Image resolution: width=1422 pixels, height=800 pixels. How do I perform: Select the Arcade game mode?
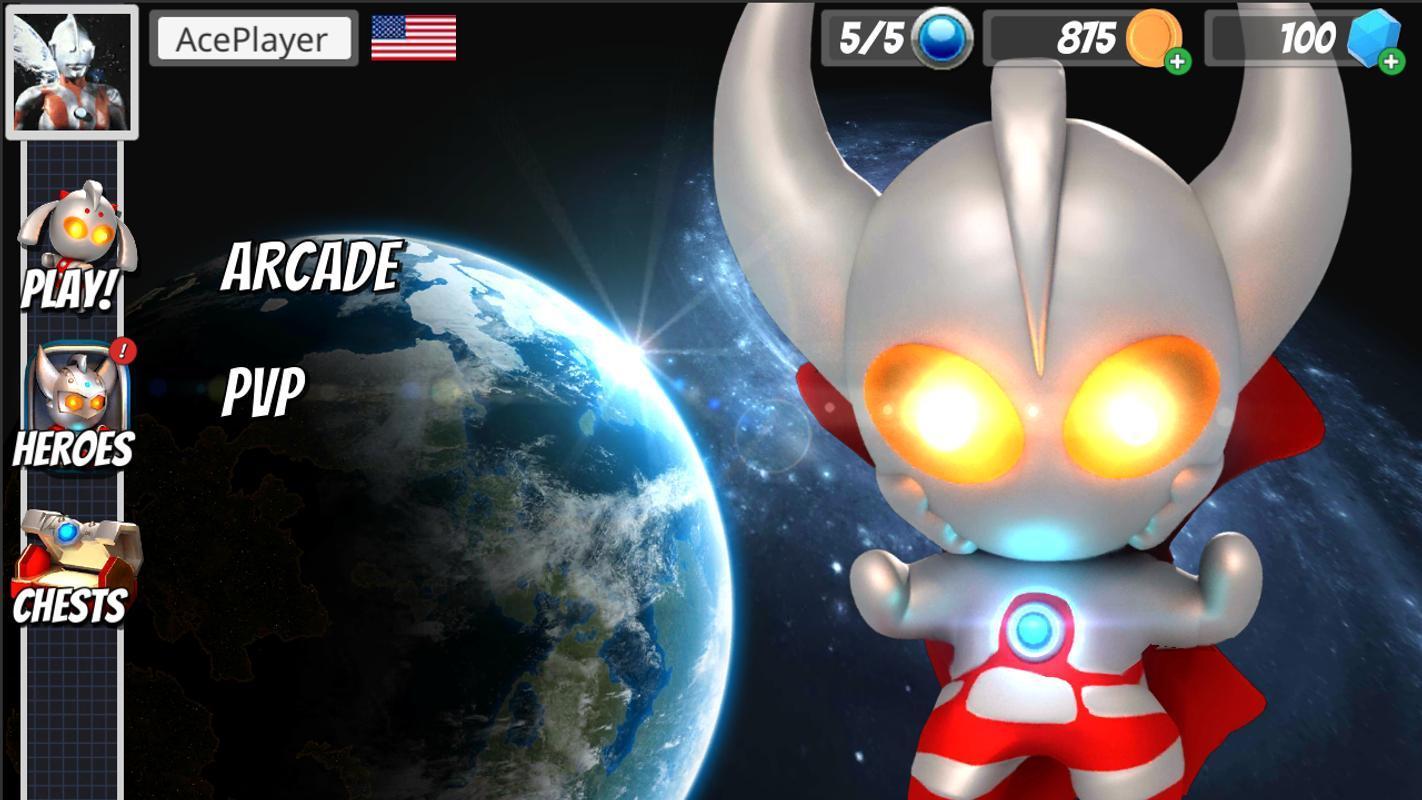[311, 267]
